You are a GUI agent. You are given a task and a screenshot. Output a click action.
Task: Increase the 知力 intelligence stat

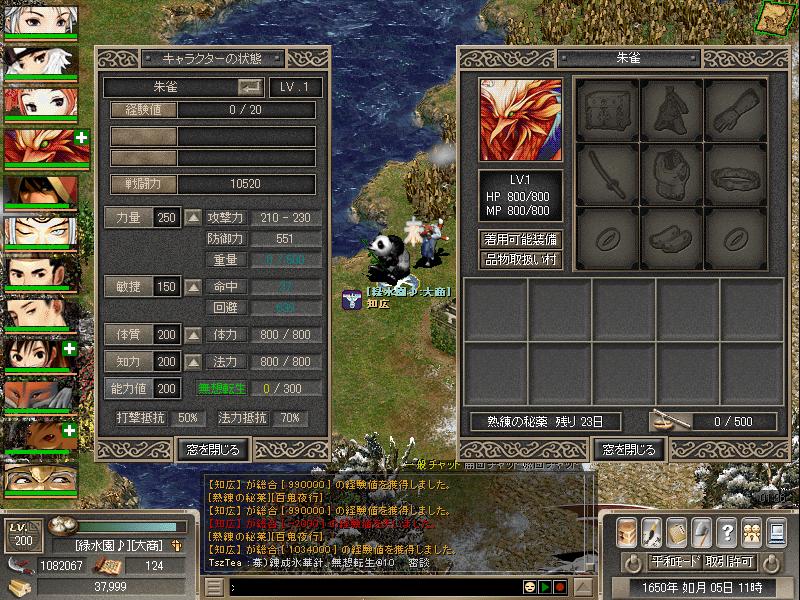[x=193, y=361]
